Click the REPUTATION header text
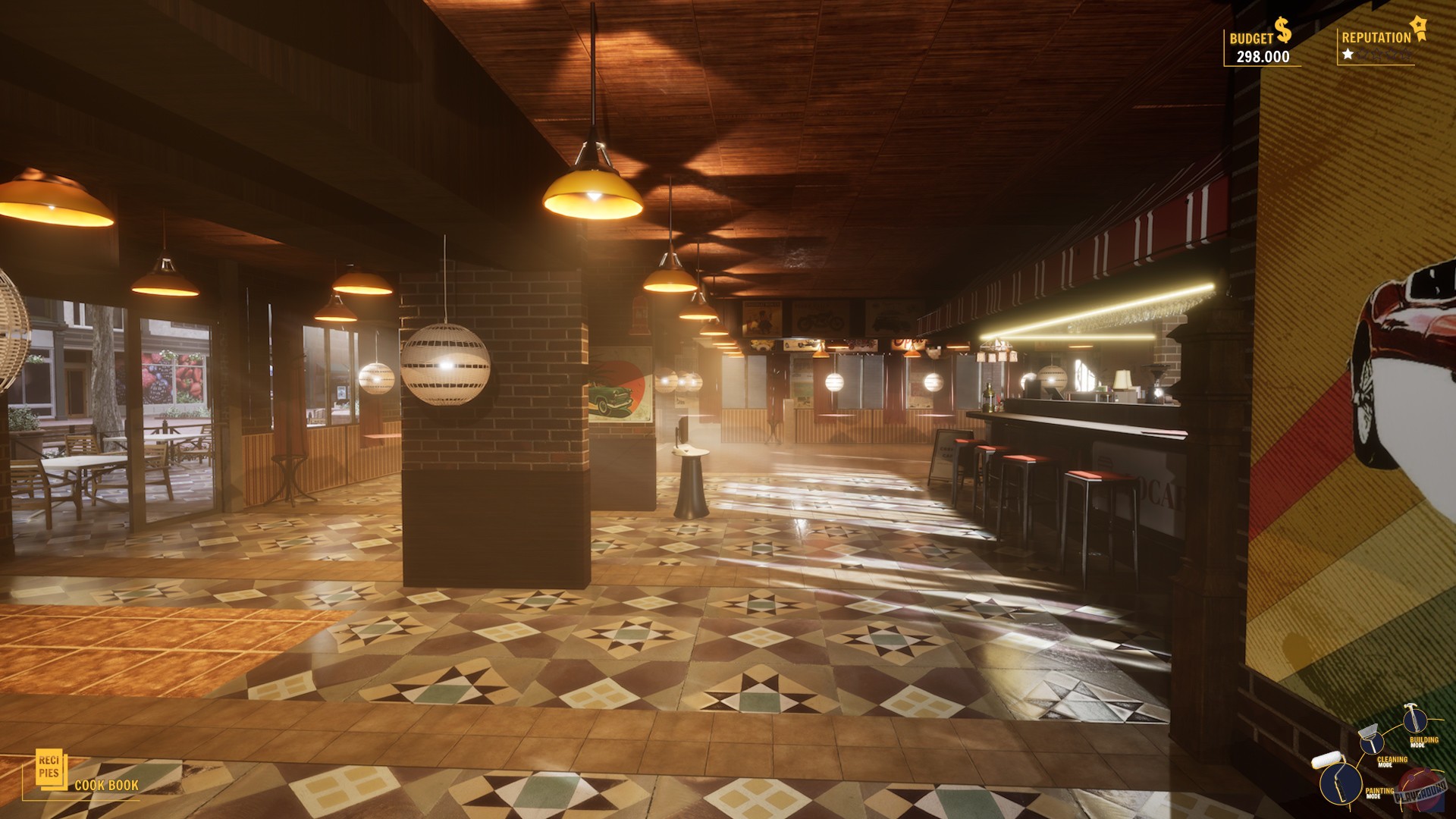 pos(1376,36)
